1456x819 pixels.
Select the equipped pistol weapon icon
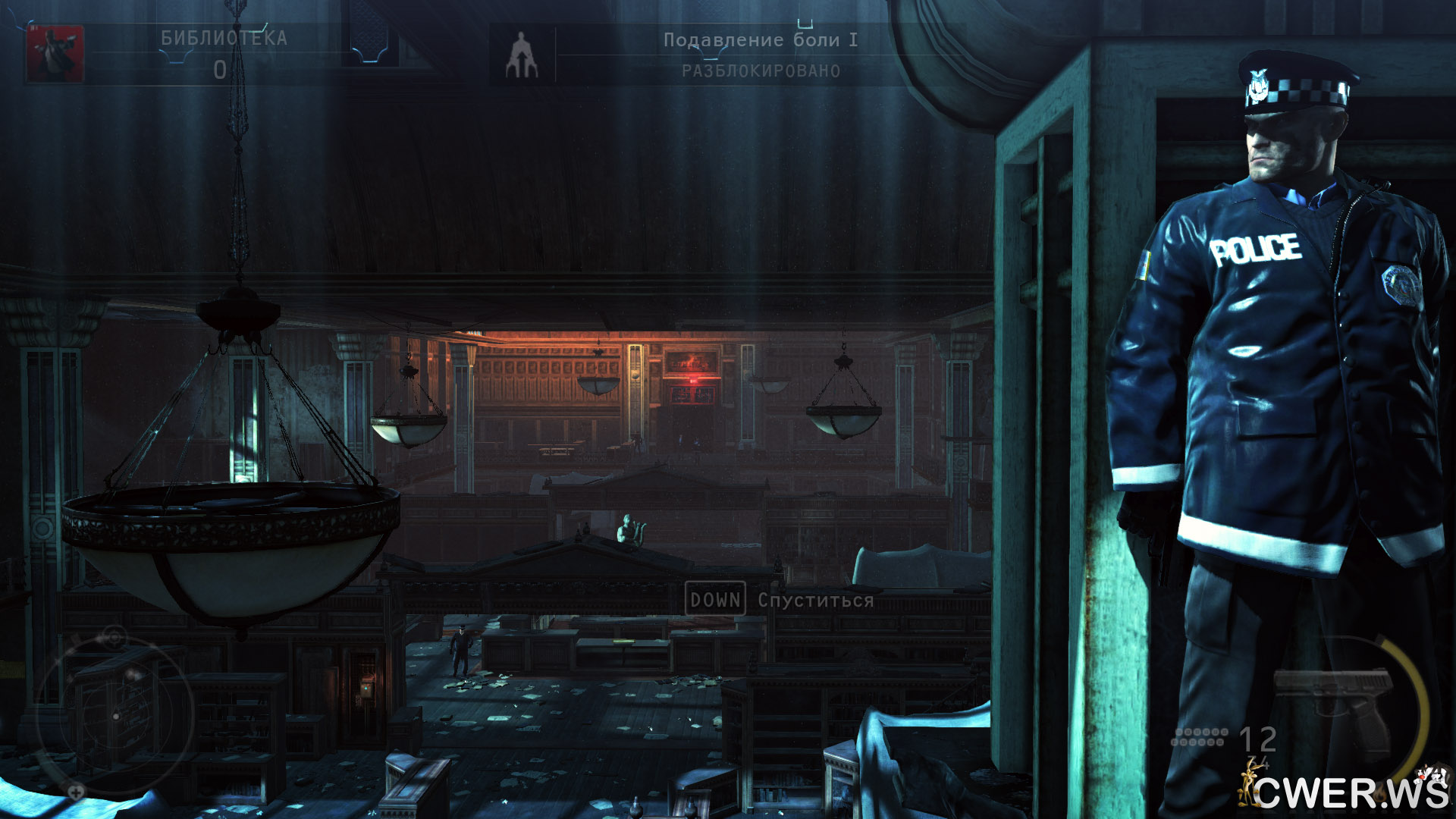[1334, 704]
